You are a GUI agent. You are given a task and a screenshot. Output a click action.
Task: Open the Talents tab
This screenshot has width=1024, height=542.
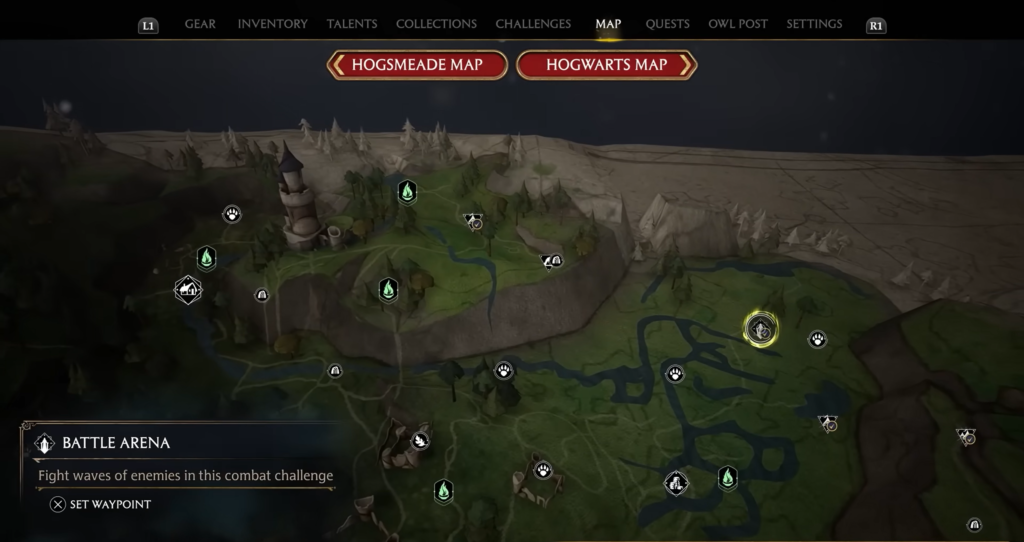tap(352, 24)
